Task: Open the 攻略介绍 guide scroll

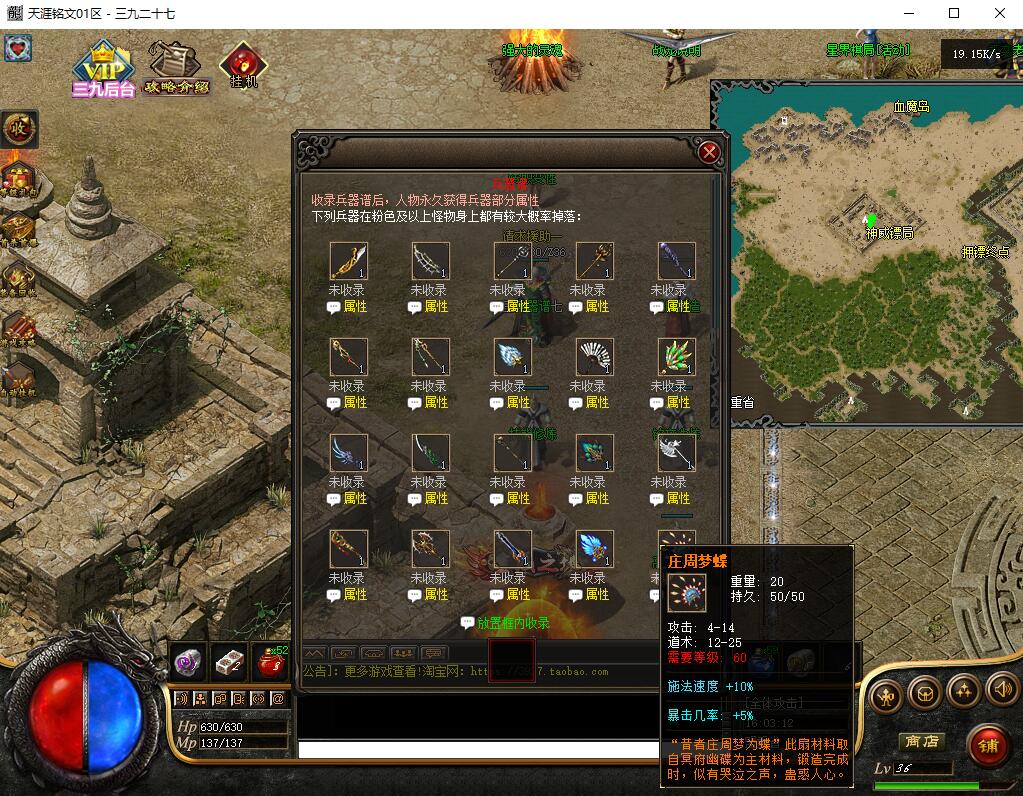Action: pos(176,66)
